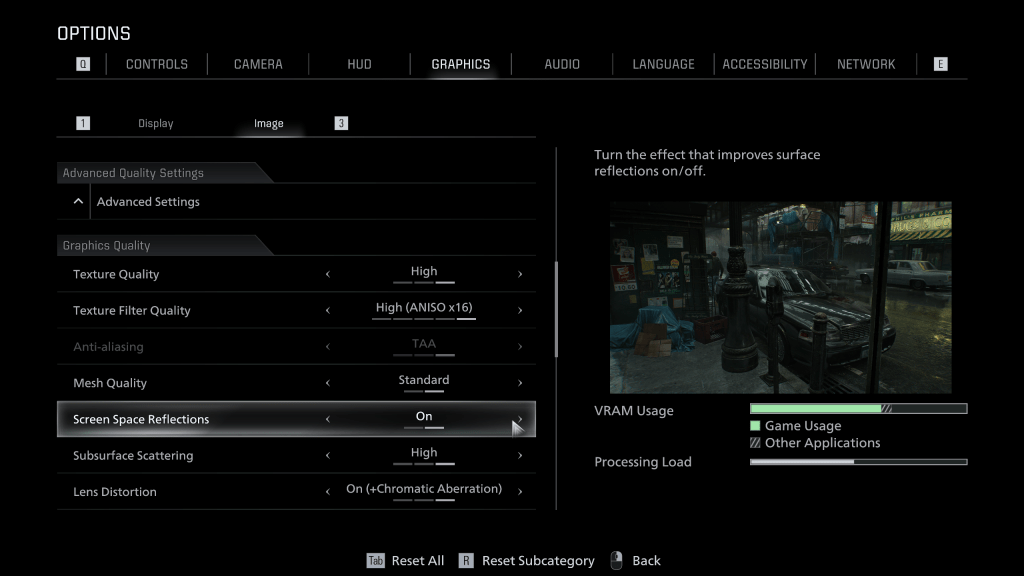This screenshot has height=576, width=1024.
Task: Toggle Screen Space Reflections with left arrow
Action: click(x=328, y=420)
